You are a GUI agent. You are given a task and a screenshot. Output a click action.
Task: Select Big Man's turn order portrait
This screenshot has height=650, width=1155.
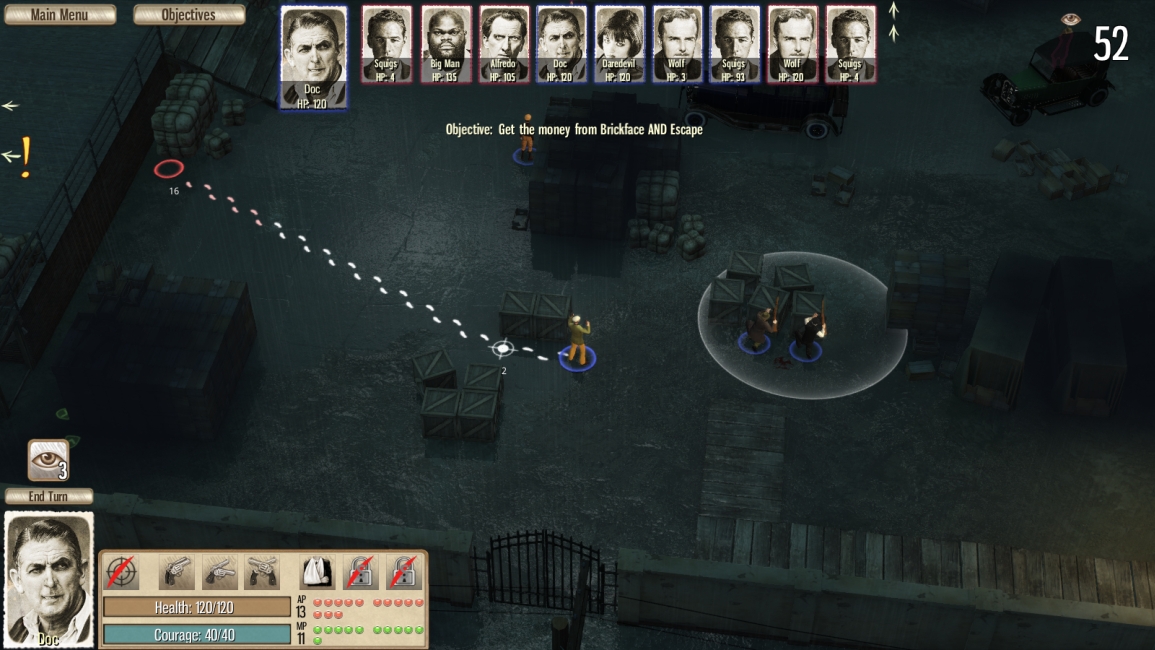(446, 44)
